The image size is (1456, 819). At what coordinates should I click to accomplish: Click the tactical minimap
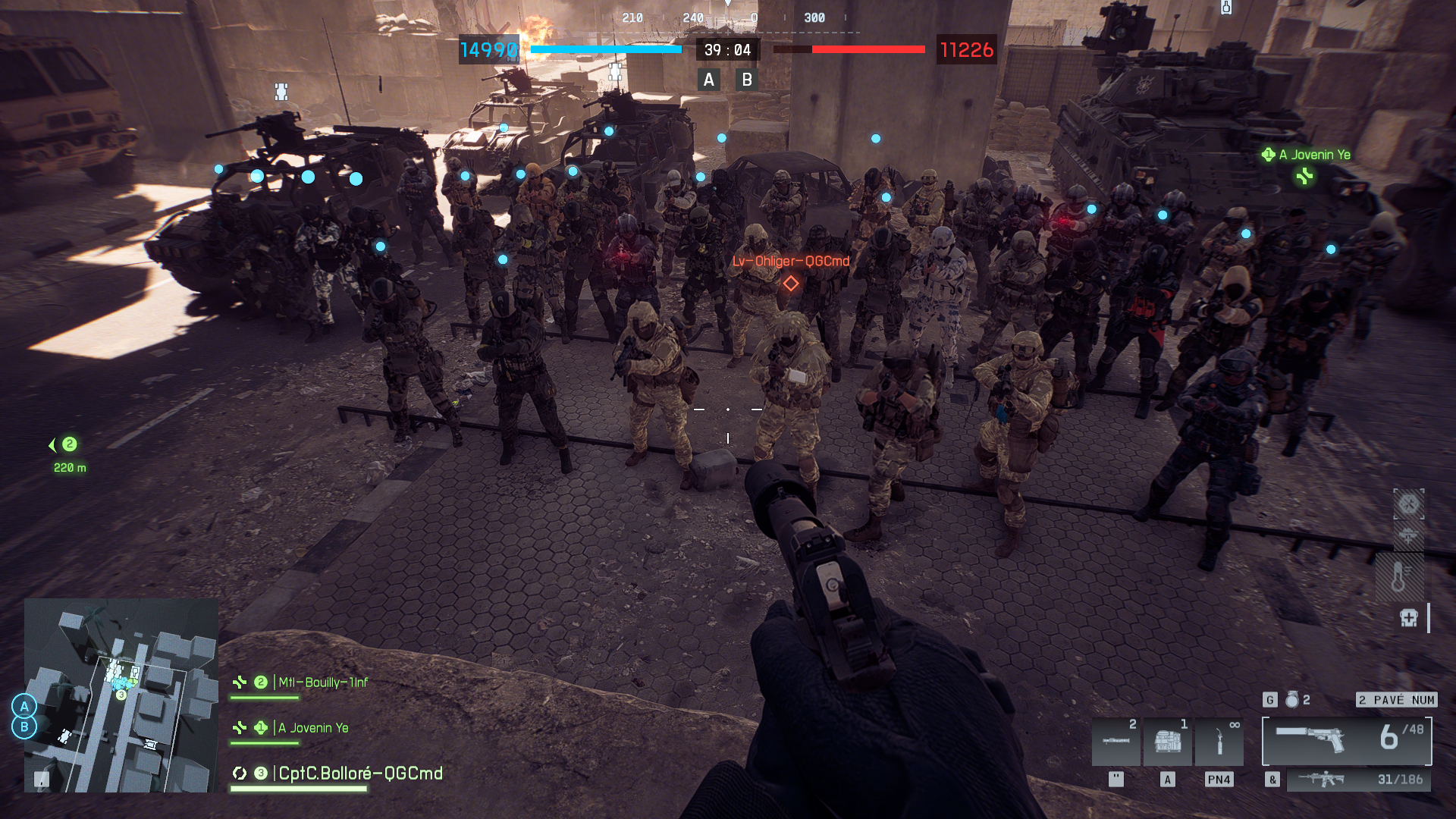click(121, 695)
